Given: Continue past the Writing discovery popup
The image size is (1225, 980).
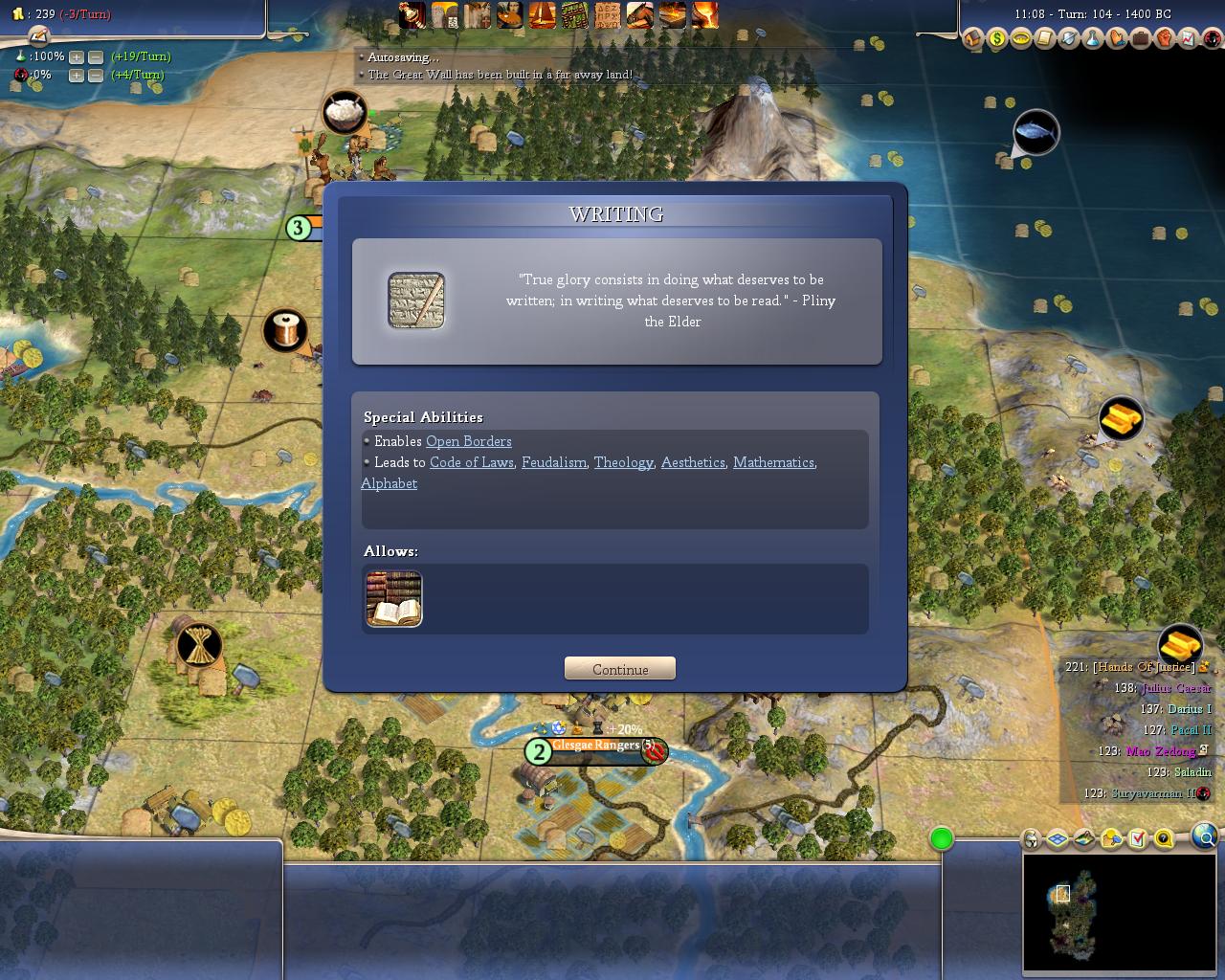Looking at the screenshot, I should pos(620,669).
